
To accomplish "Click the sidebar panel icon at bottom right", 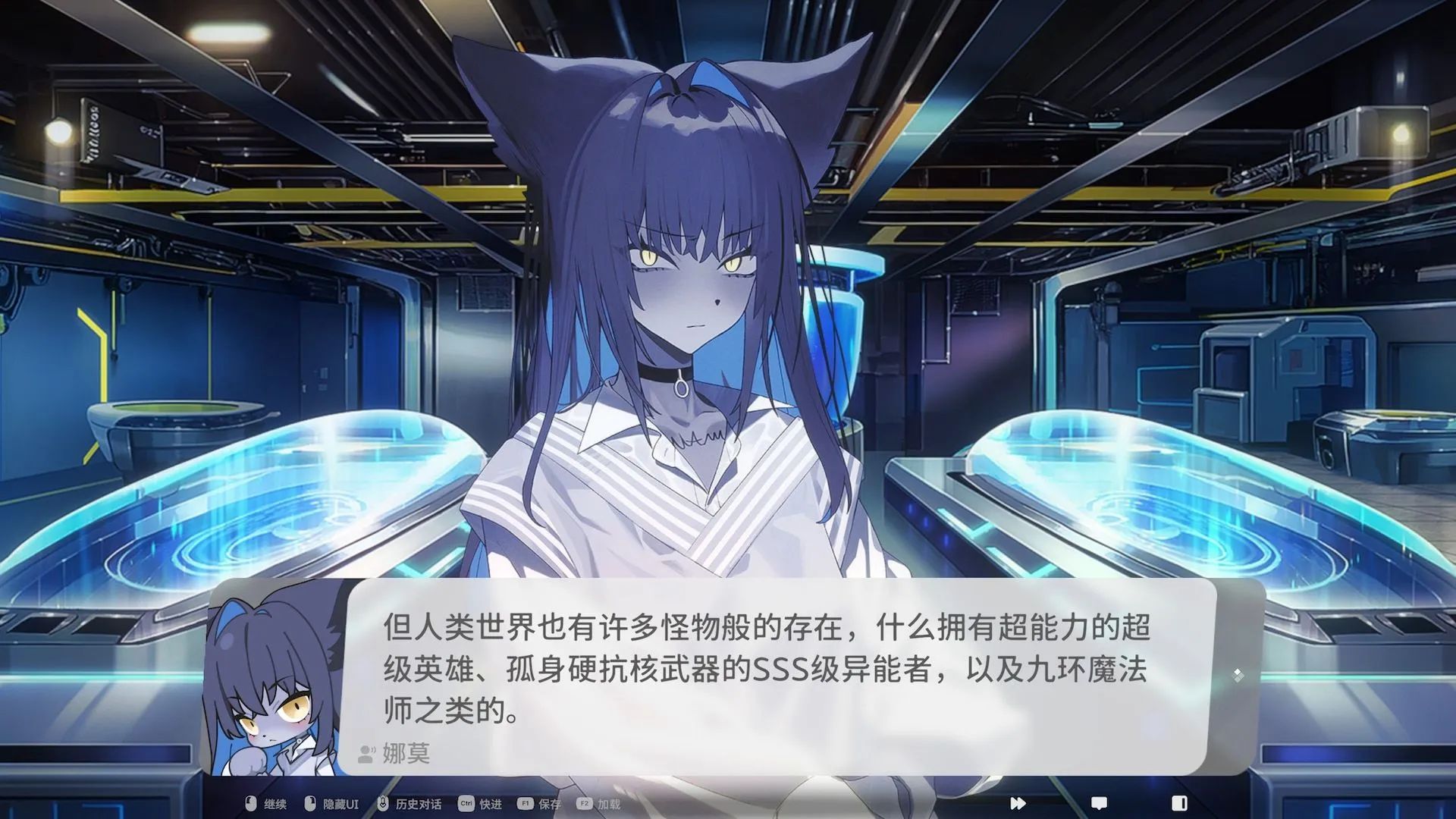I will [1179, 804].
